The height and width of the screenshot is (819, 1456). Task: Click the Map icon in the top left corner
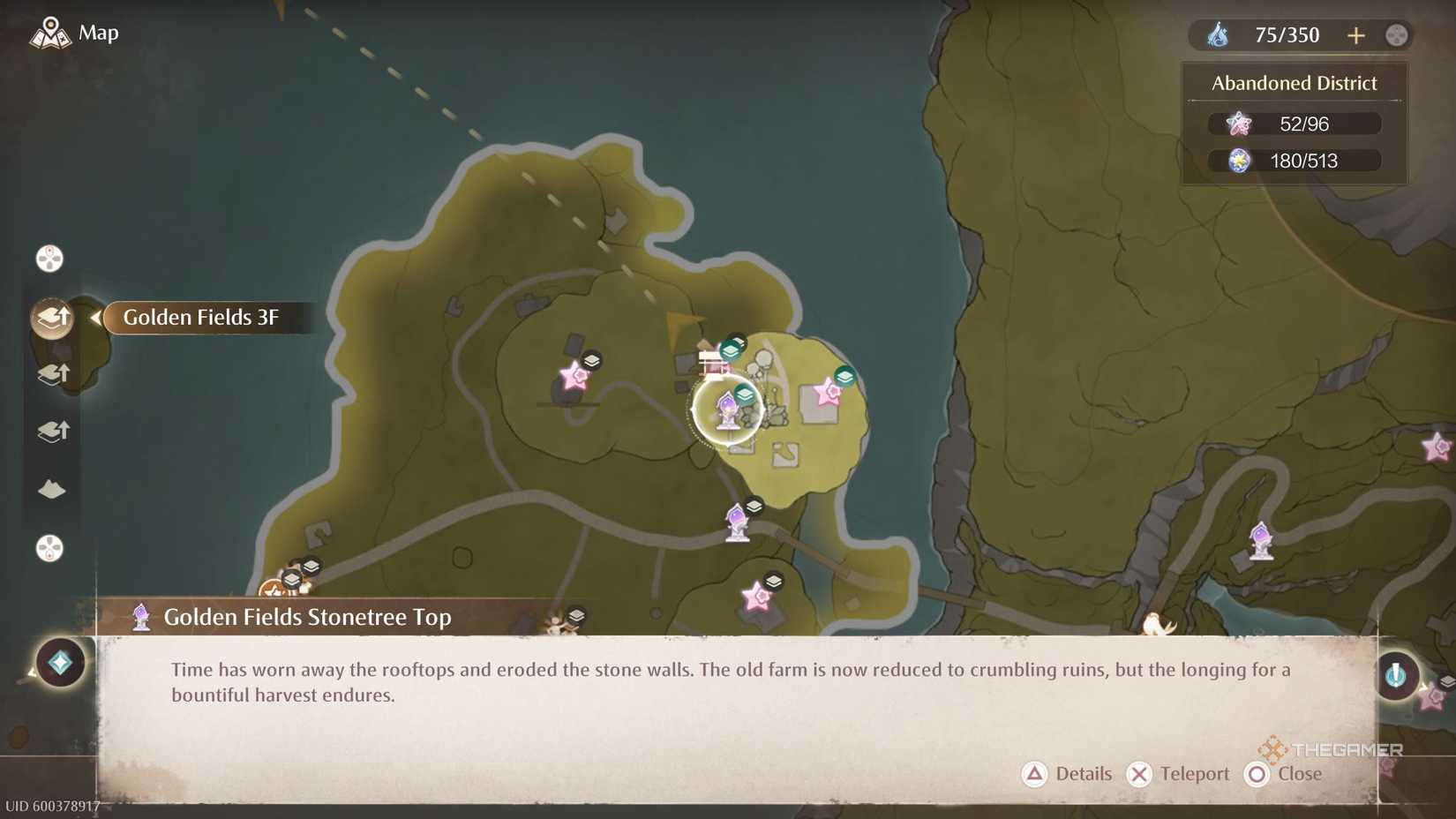pos(51,32)
